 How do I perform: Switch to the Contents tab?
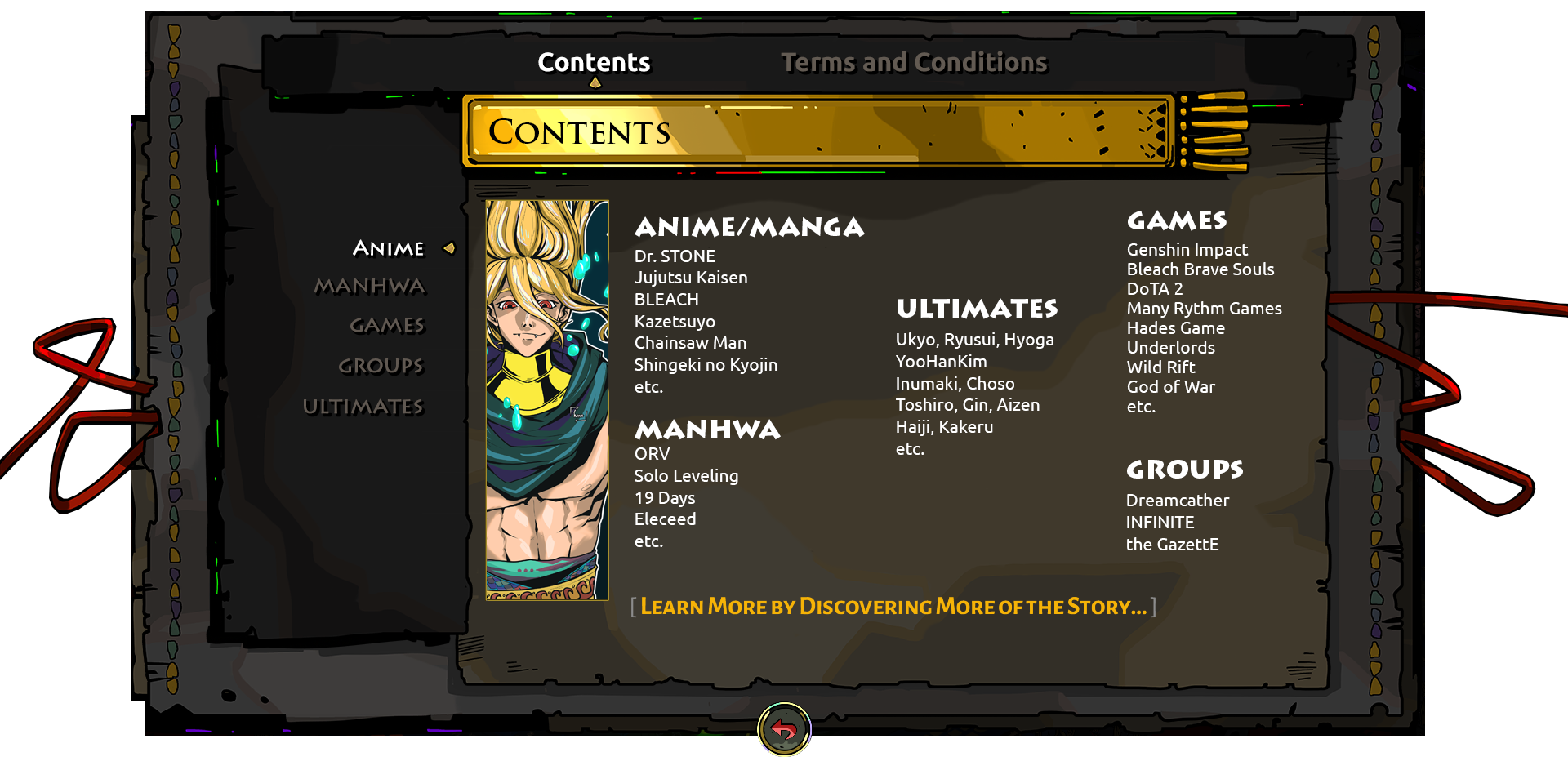594,63
